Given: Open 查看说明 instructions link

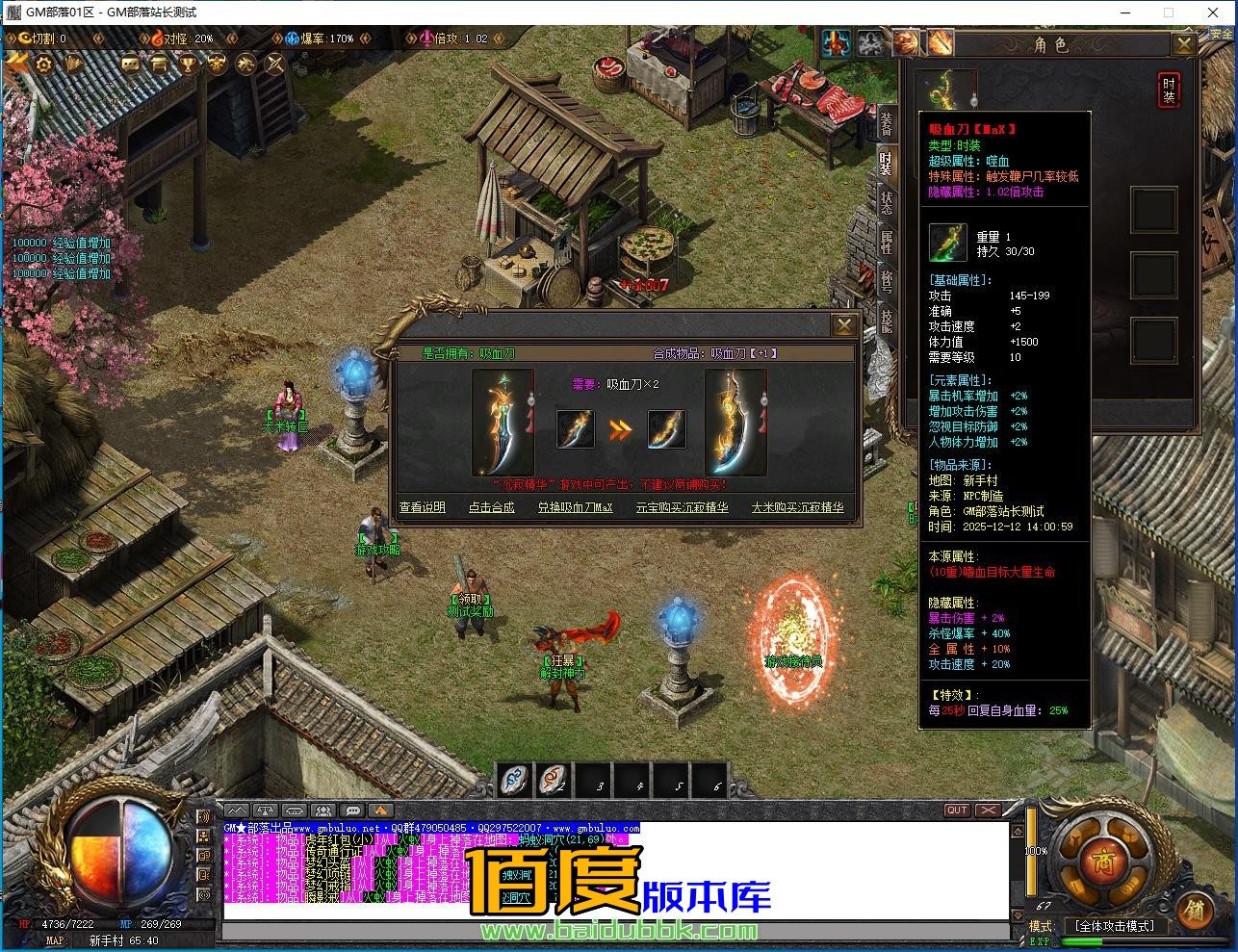Looking at the screenshot, I should [x=423, y=507].
